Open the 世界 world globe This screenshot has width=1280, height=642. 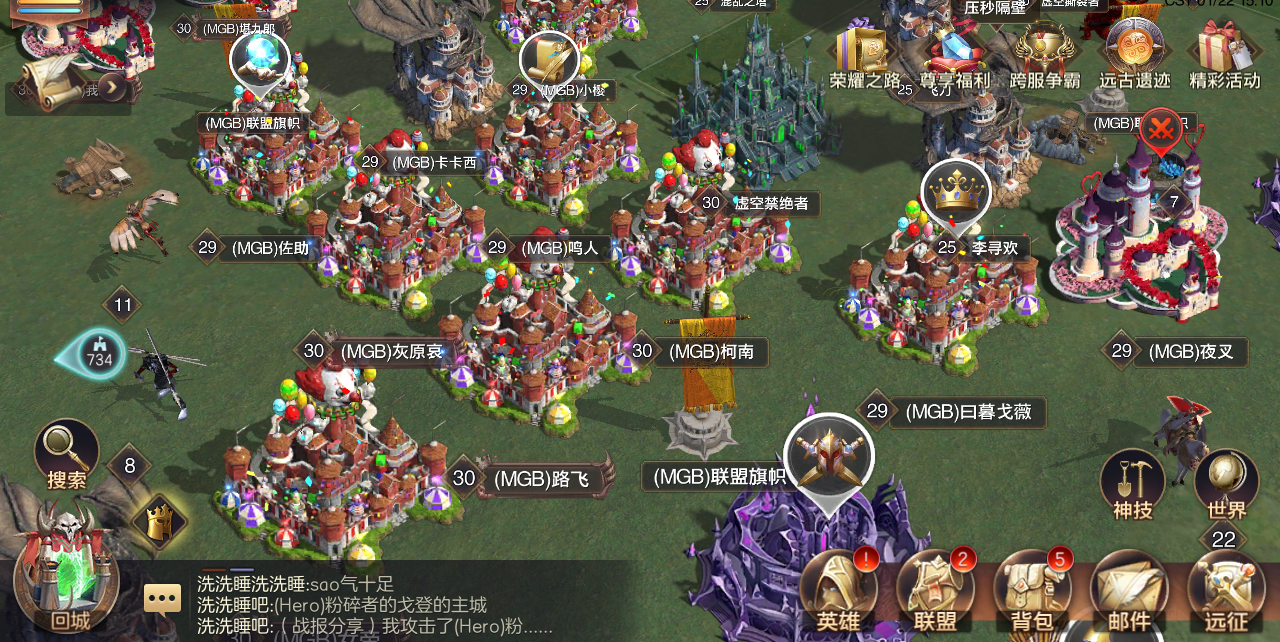pos(1226,483)
